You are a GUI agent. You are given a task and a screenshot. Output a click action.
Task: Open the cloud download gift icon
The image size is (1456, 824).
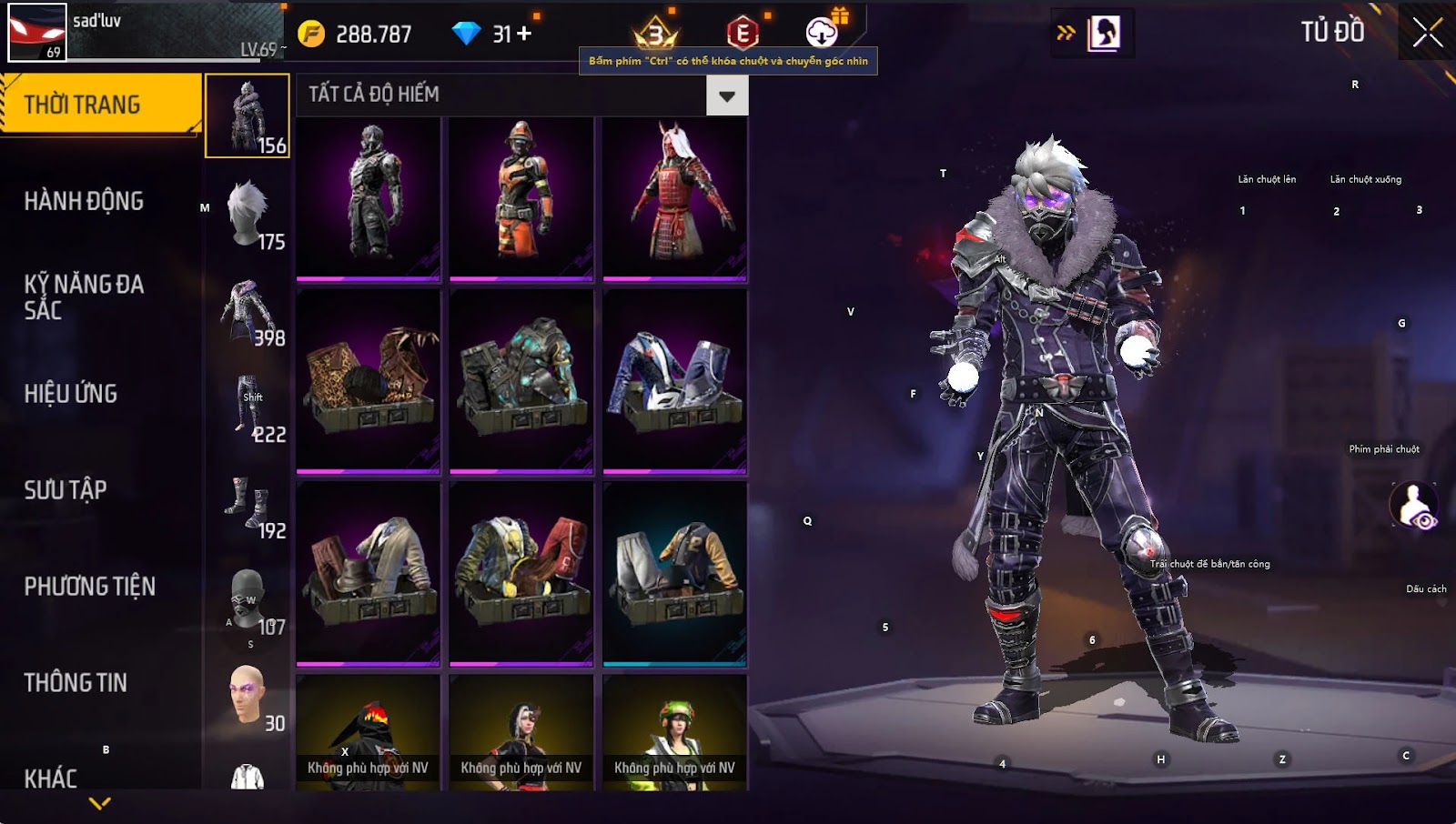[822, 33]
